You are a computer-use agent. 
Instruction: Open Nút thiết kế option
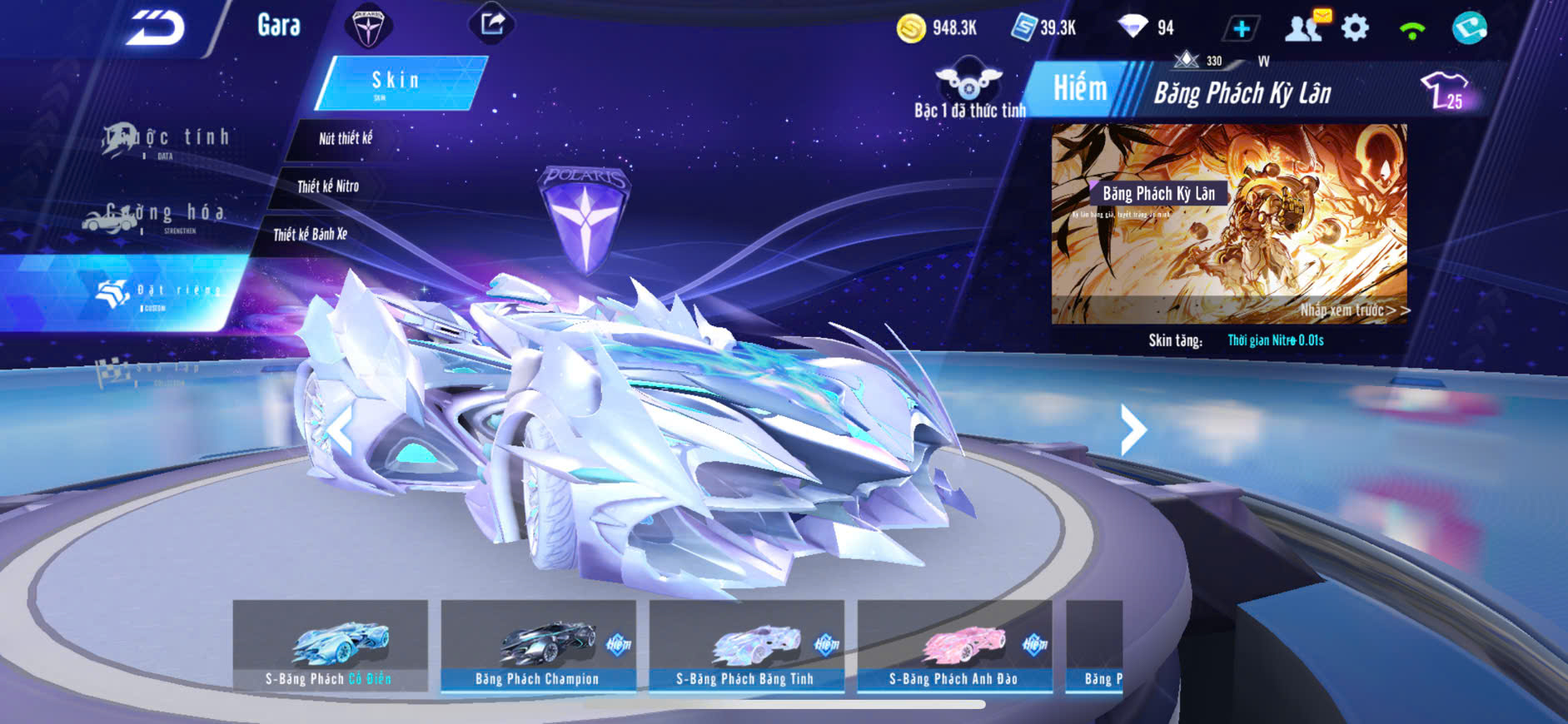(346, 139)
